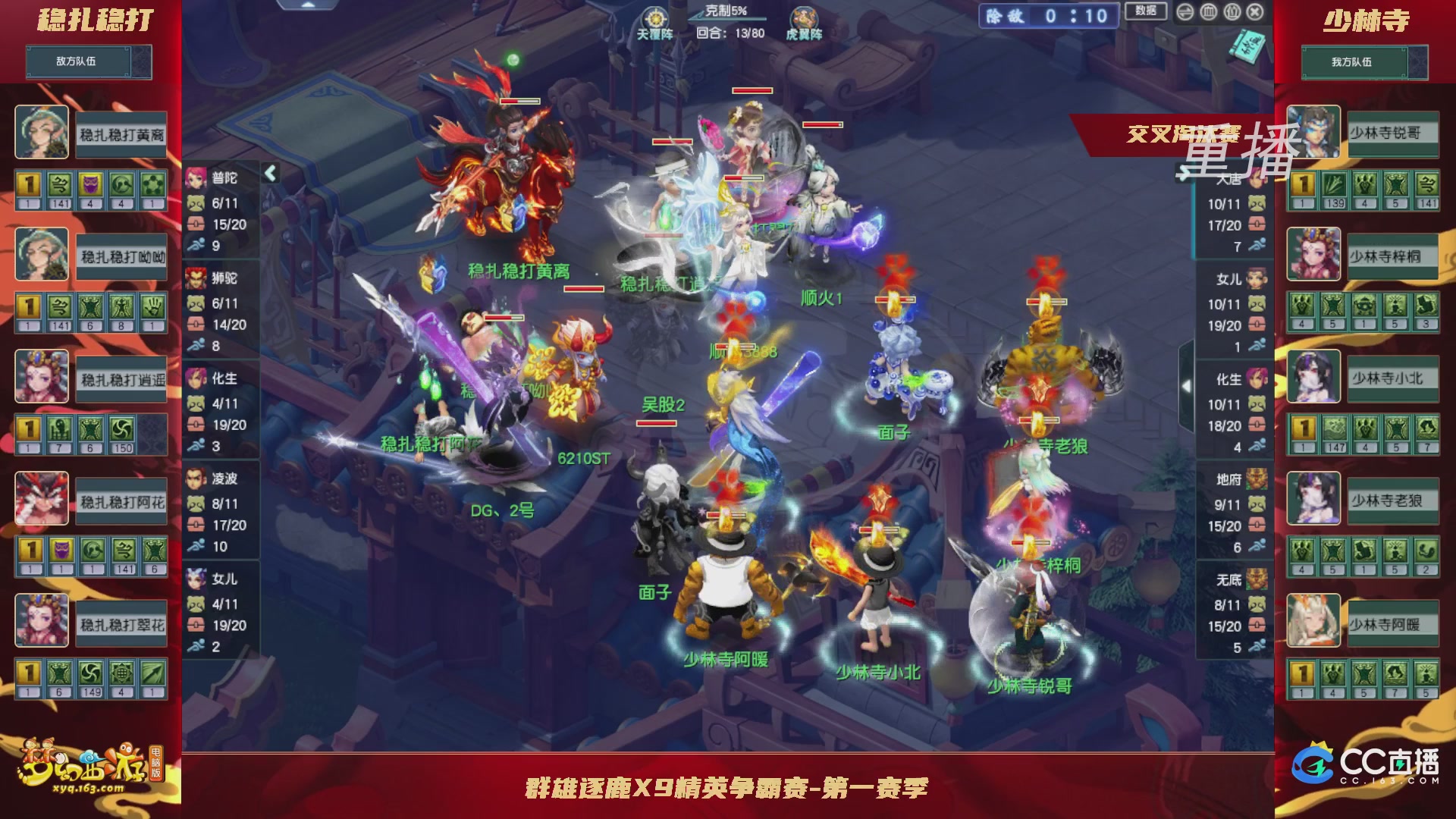Click the 克制5% advantage progress bar

pyautogui.click(x=722, y=20)
